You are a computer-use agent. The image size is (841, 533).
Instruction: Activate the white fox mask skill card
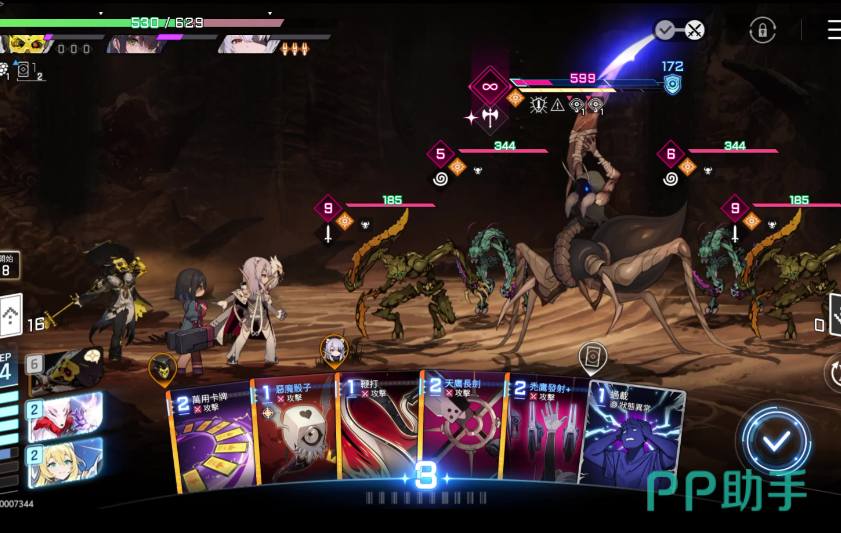point(66,414)
